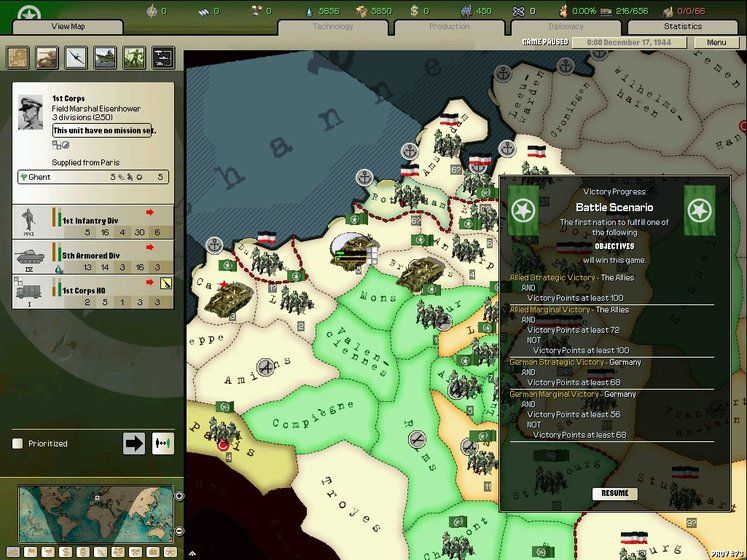The height and width of the screenshot is (560, 747).
Task: Toggle the Prioritized checkbox
Action: coord(17,443)
